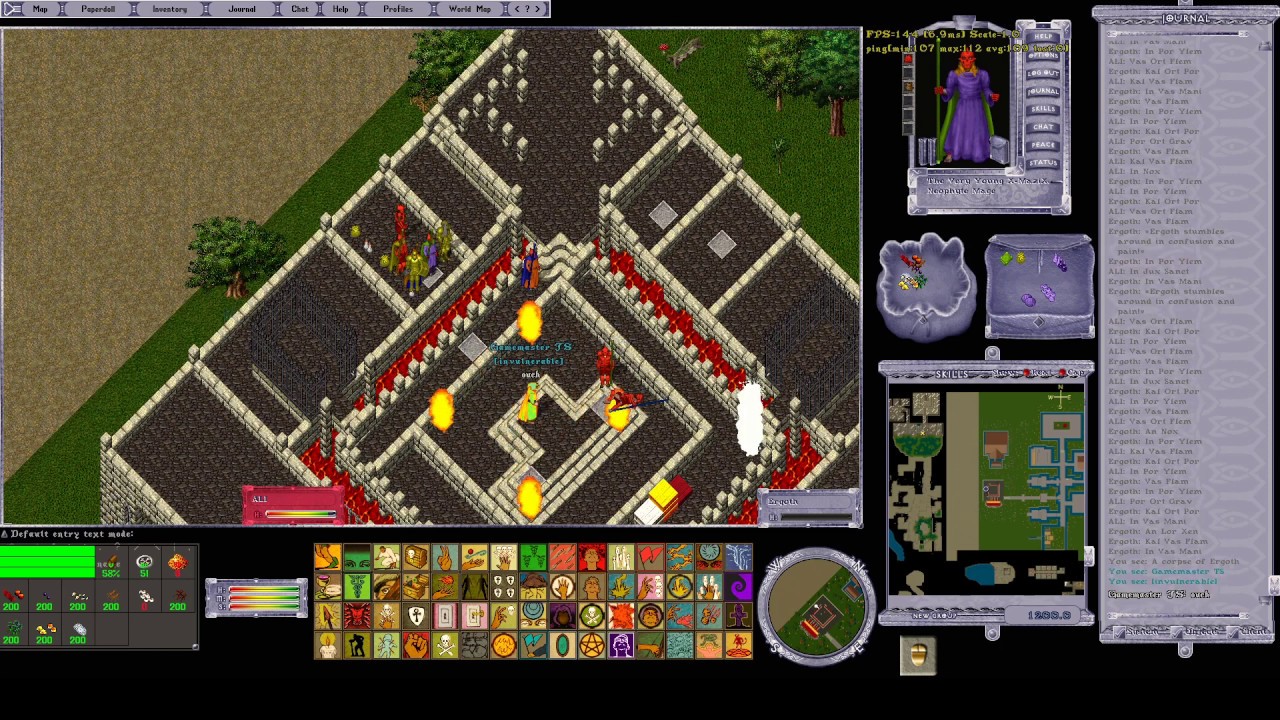Open the Map from the top menu bar
Image resolution: width=1280 pixels, height=720 pixels.
click(x=40, y=9)
